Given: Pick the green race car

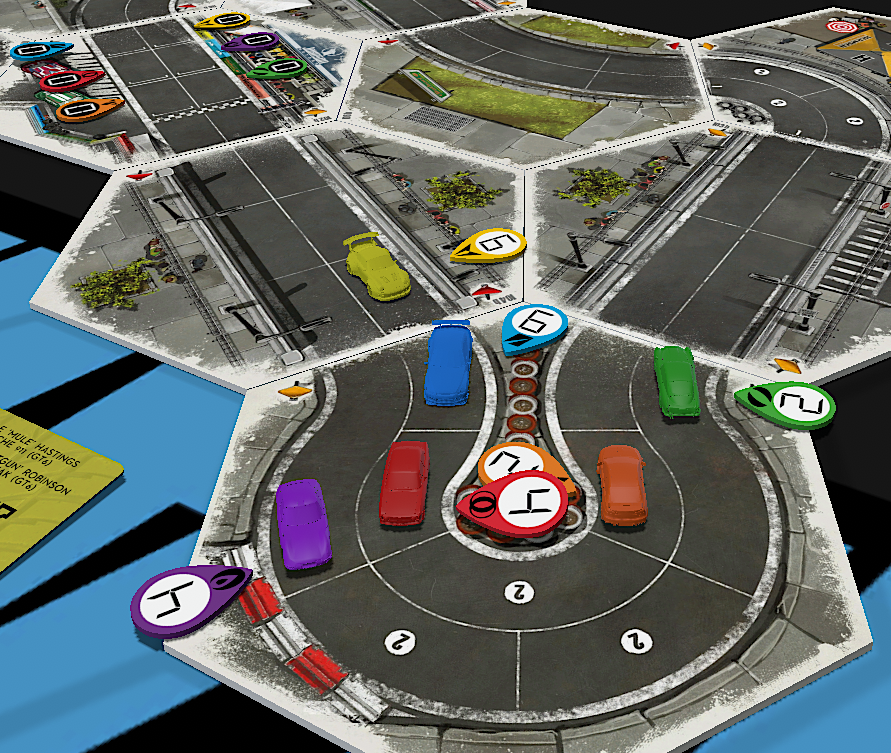Looking at the screenshot, I should point(677,380).
